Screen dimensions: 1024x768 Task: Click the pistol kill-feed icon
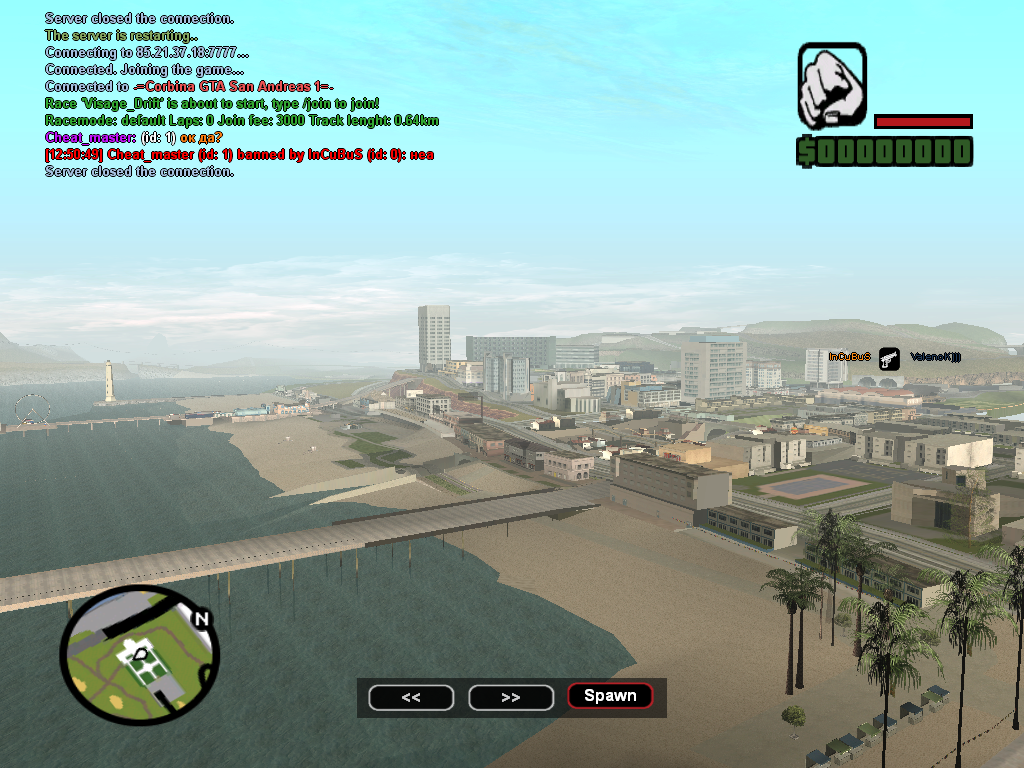coord(889,358)
